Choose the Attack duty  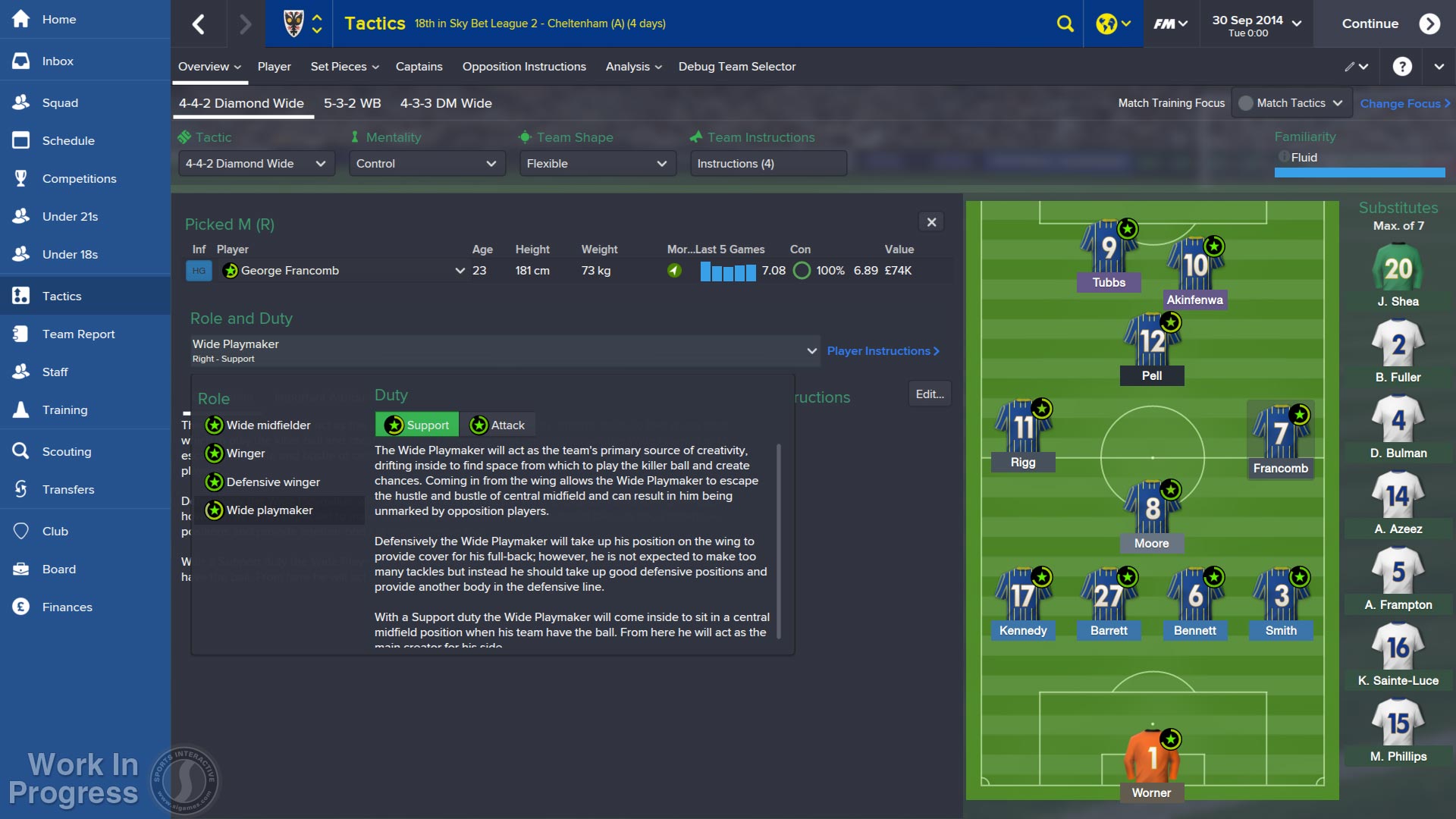click(x=497, y=425)
